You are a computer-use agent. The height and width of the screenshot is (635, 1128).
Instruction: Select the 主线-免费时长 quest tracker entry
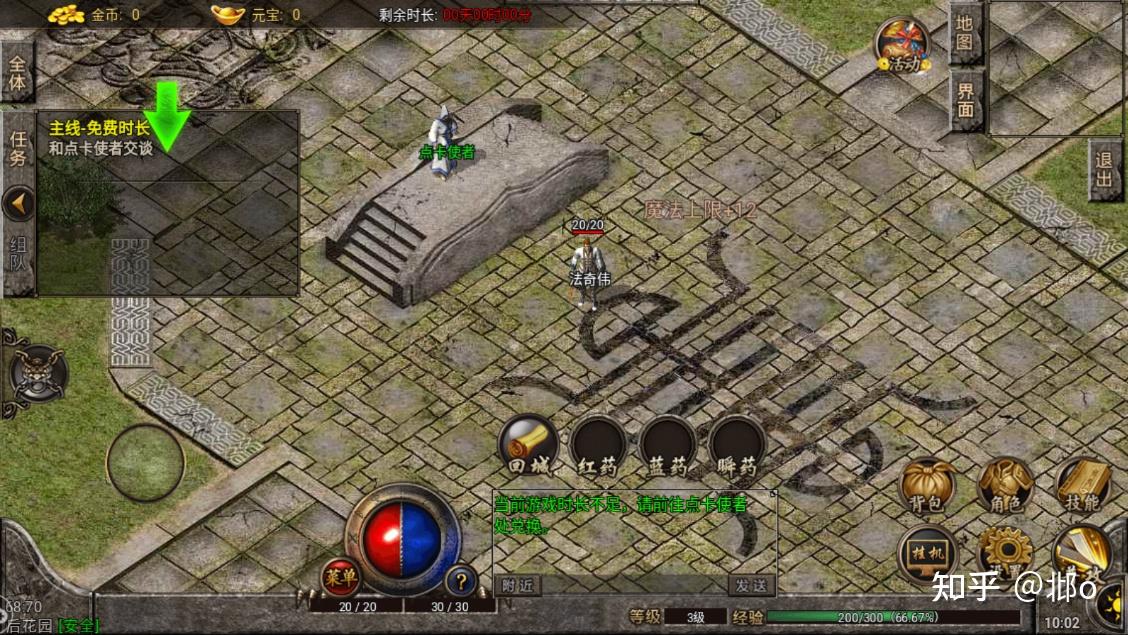coord(100,138)
